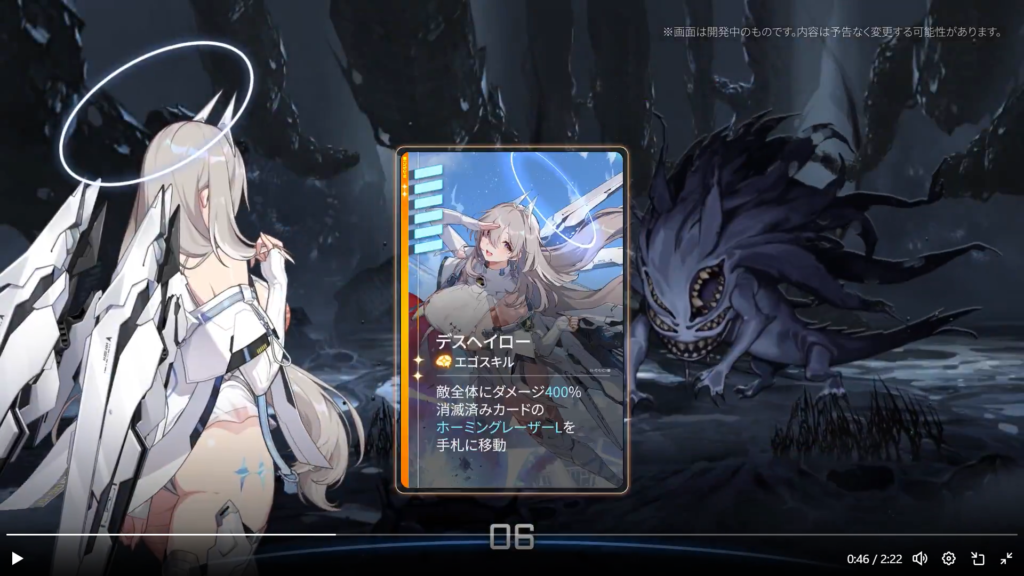Click the picture-in-picture mini player icon
Image resolution: width=1024 pixels, height=576 pixels.
point(978,558)
